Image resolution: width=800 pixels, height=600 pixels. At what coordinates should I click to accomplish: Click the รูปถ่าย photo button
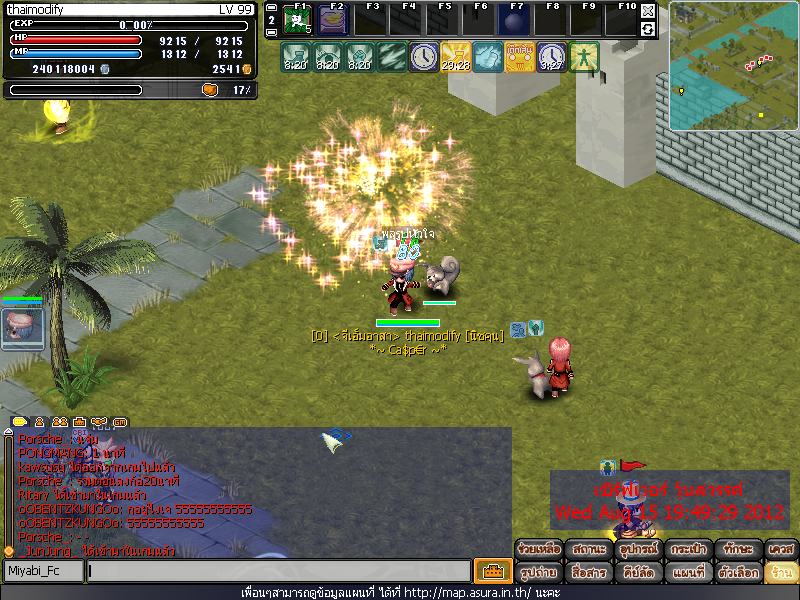pyautogui.click(x=538, y=573)
